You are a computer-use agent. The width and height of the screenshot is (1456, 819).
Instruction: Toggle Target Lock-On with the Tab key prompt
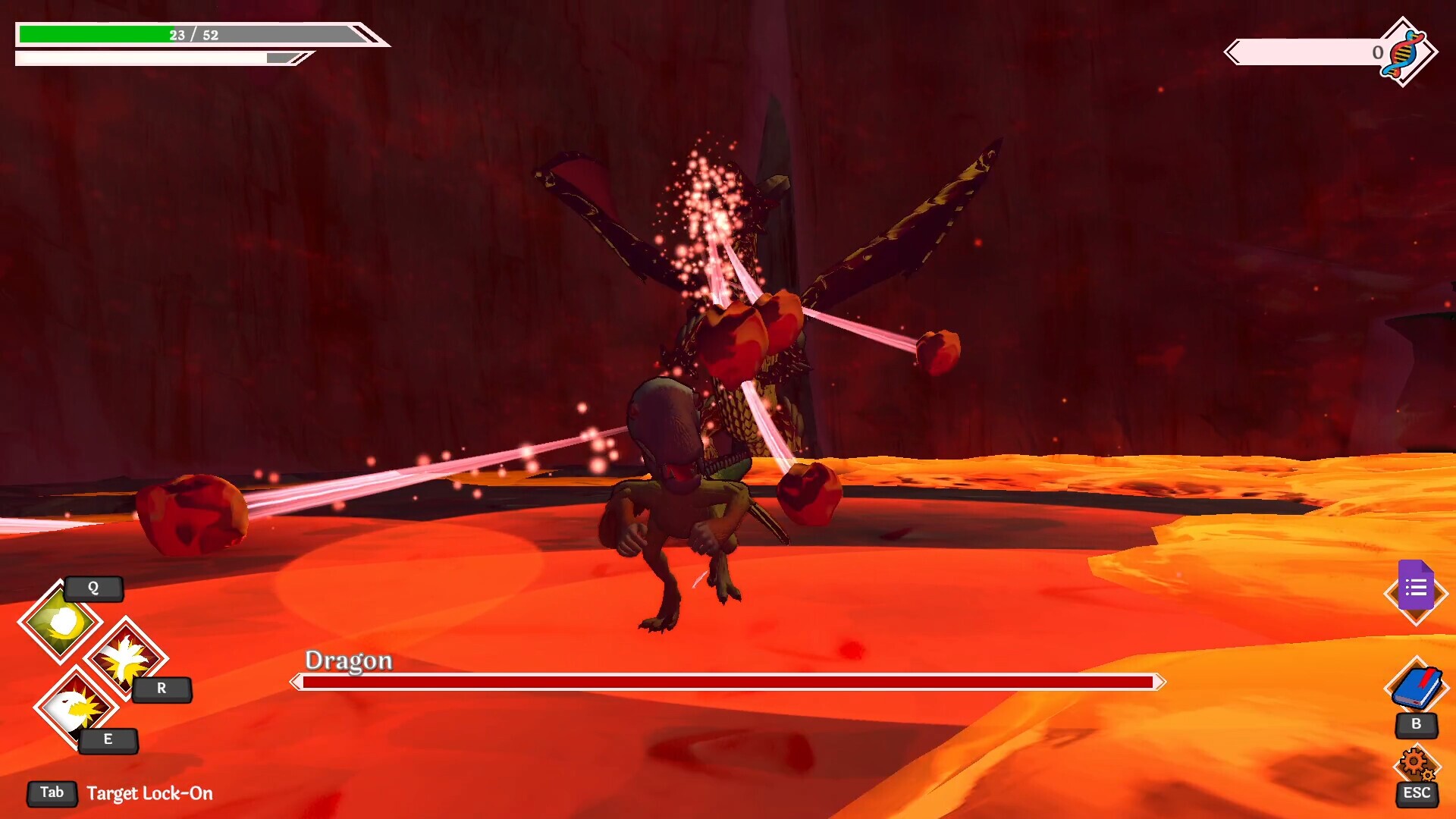coord(51,792)
